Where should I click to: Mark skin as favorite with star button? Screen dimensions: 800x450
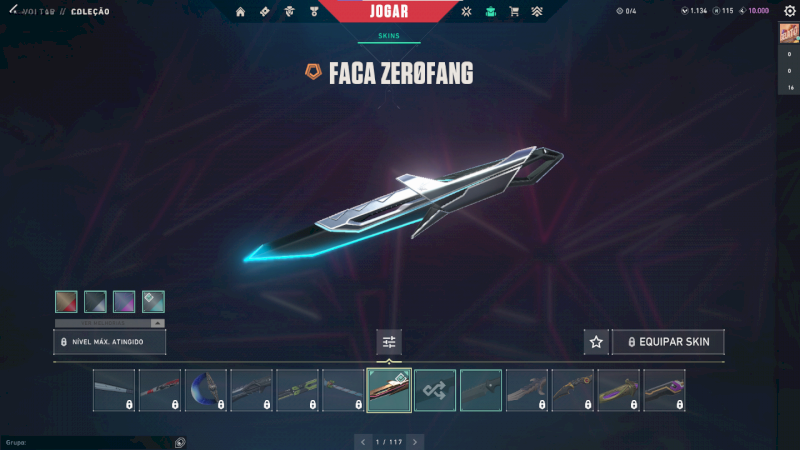[x=596, y=342]
